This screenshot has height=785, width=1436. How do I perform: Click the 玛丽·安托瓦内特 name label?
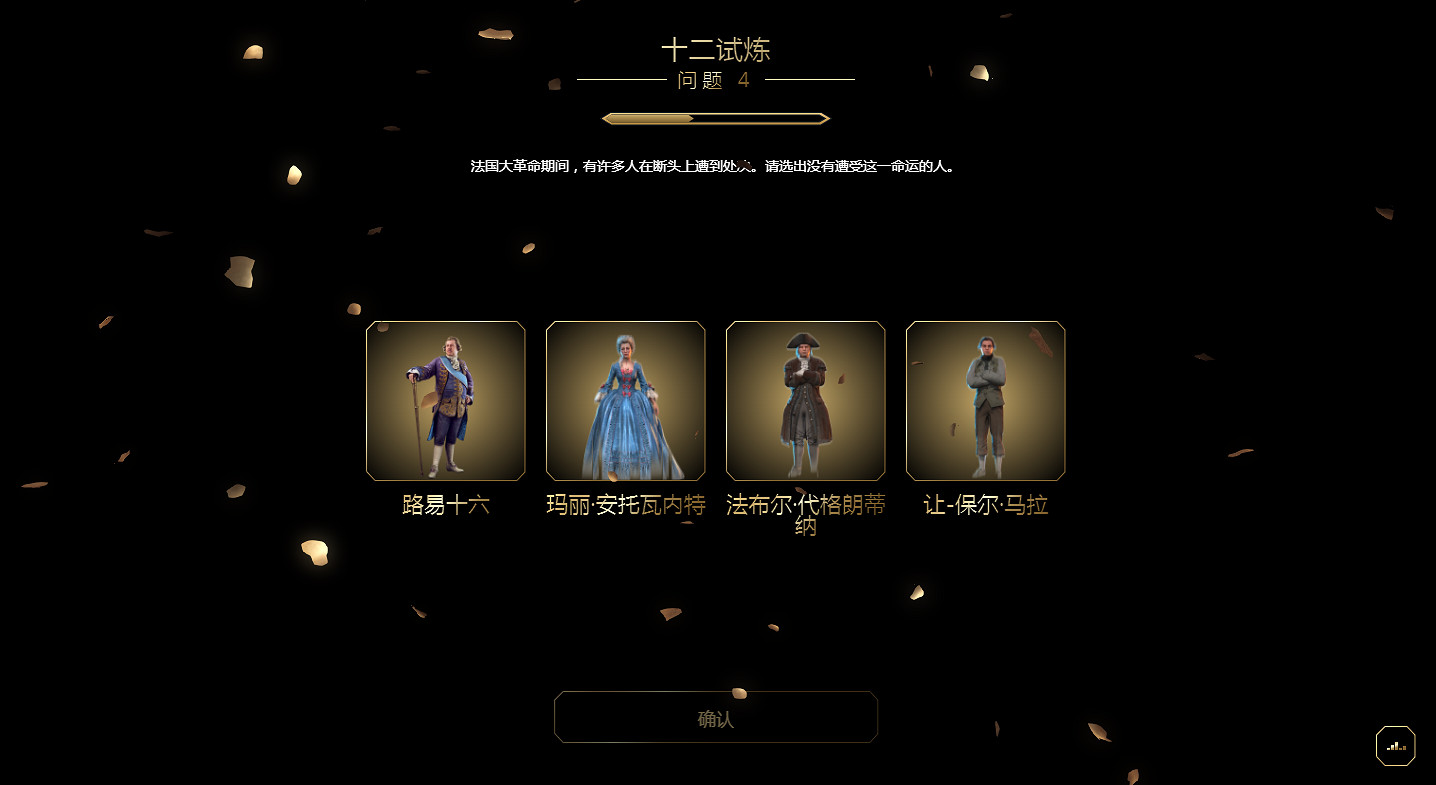(x=625, y=506)
